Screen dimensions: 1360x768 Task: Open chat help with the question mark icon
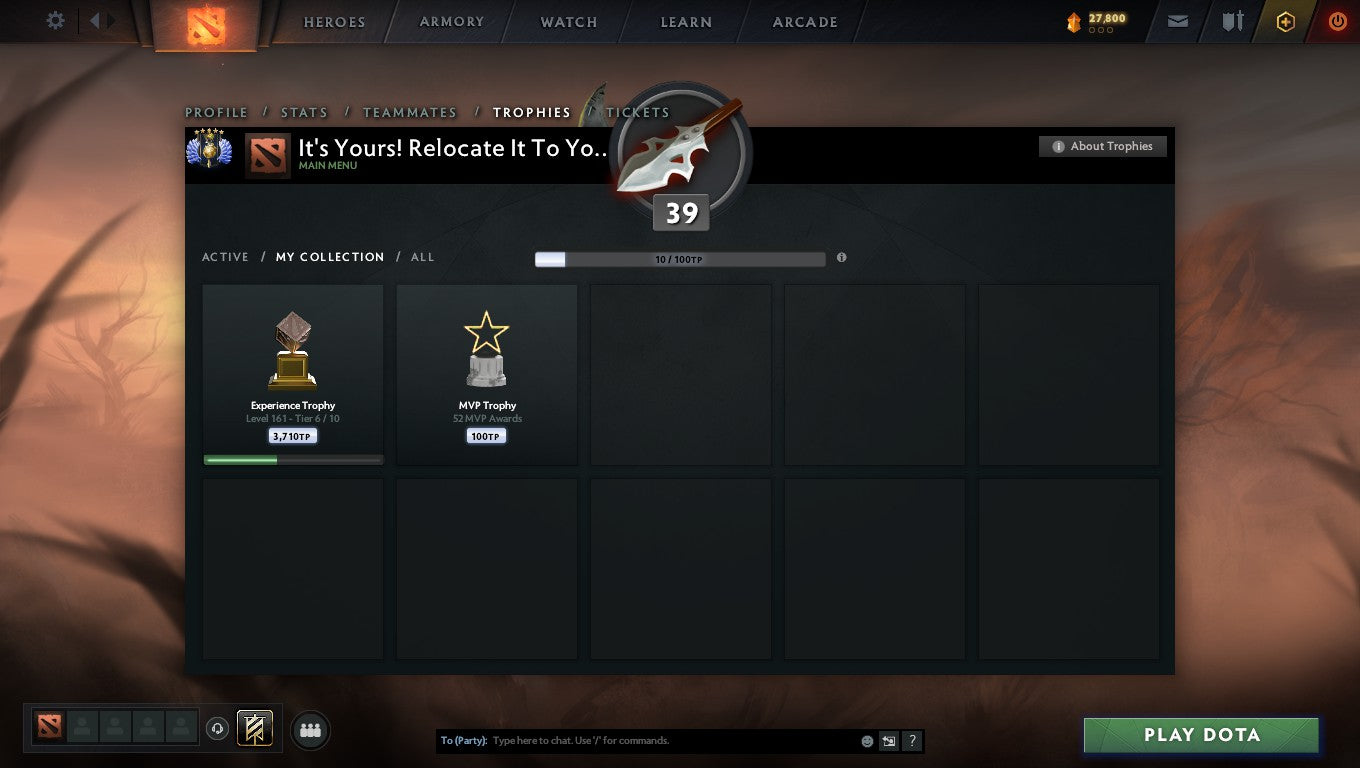click(911, 741)
